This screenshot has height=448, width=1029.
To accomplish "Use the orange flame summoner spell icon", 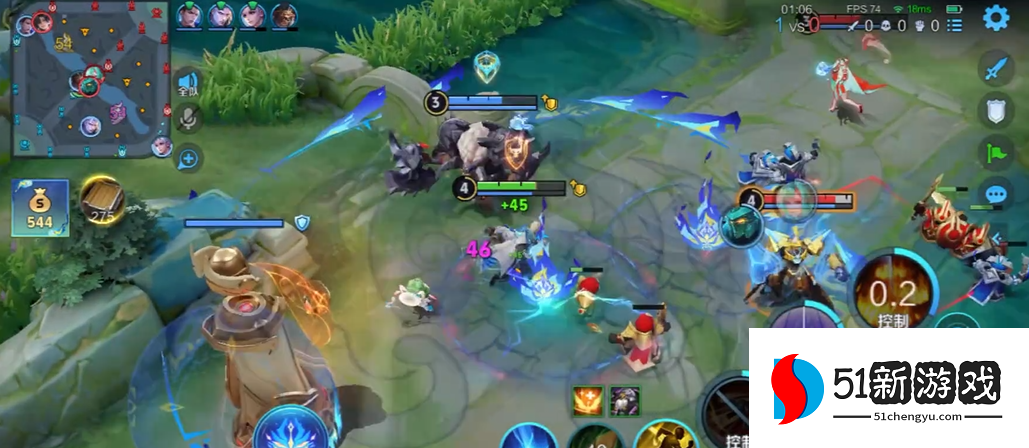I will pos(586,401).
